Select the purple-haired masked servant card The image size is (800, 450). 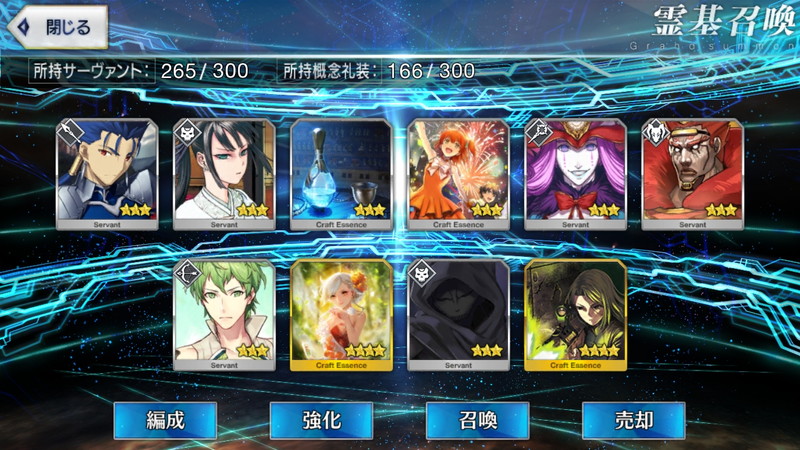(x=575, y=174)
